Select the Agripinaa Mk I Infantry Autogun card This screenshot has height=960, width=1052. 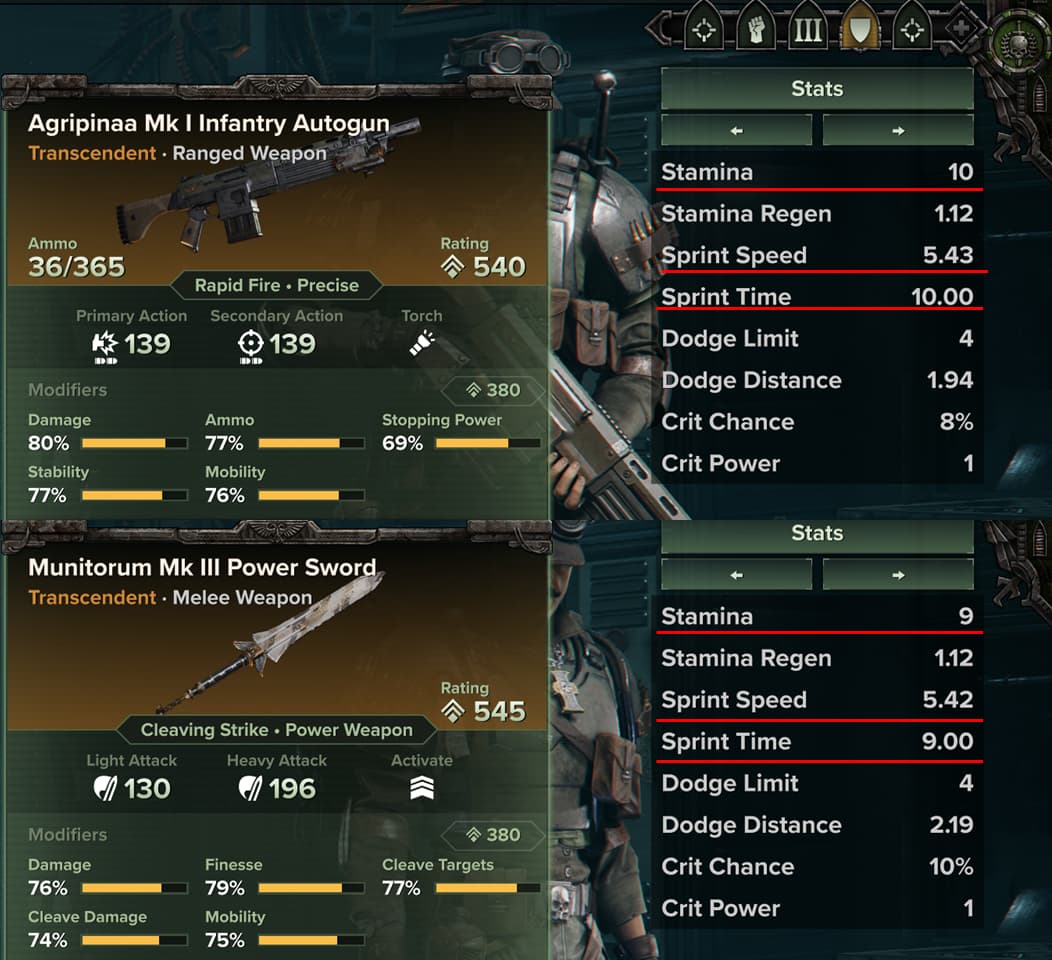276,190
